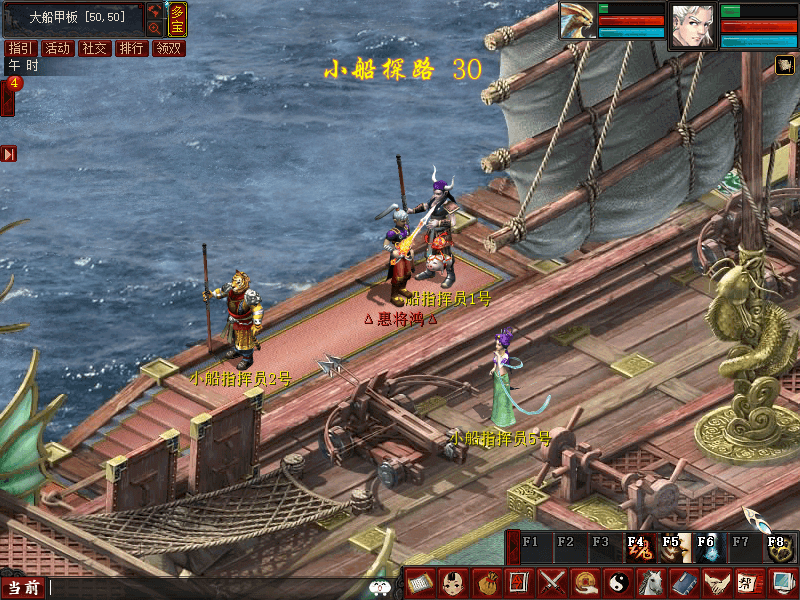Open the world map icon above the magnifier

(x=155, y=11)
